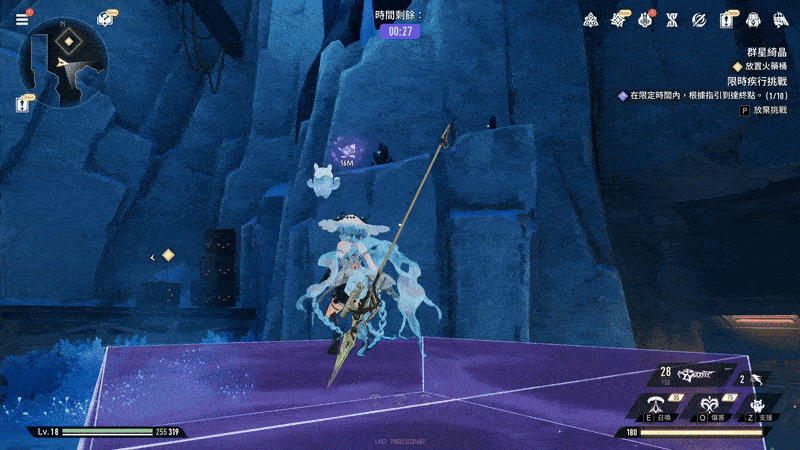Activate the 支援 support skill

click(x=757, y=406)
